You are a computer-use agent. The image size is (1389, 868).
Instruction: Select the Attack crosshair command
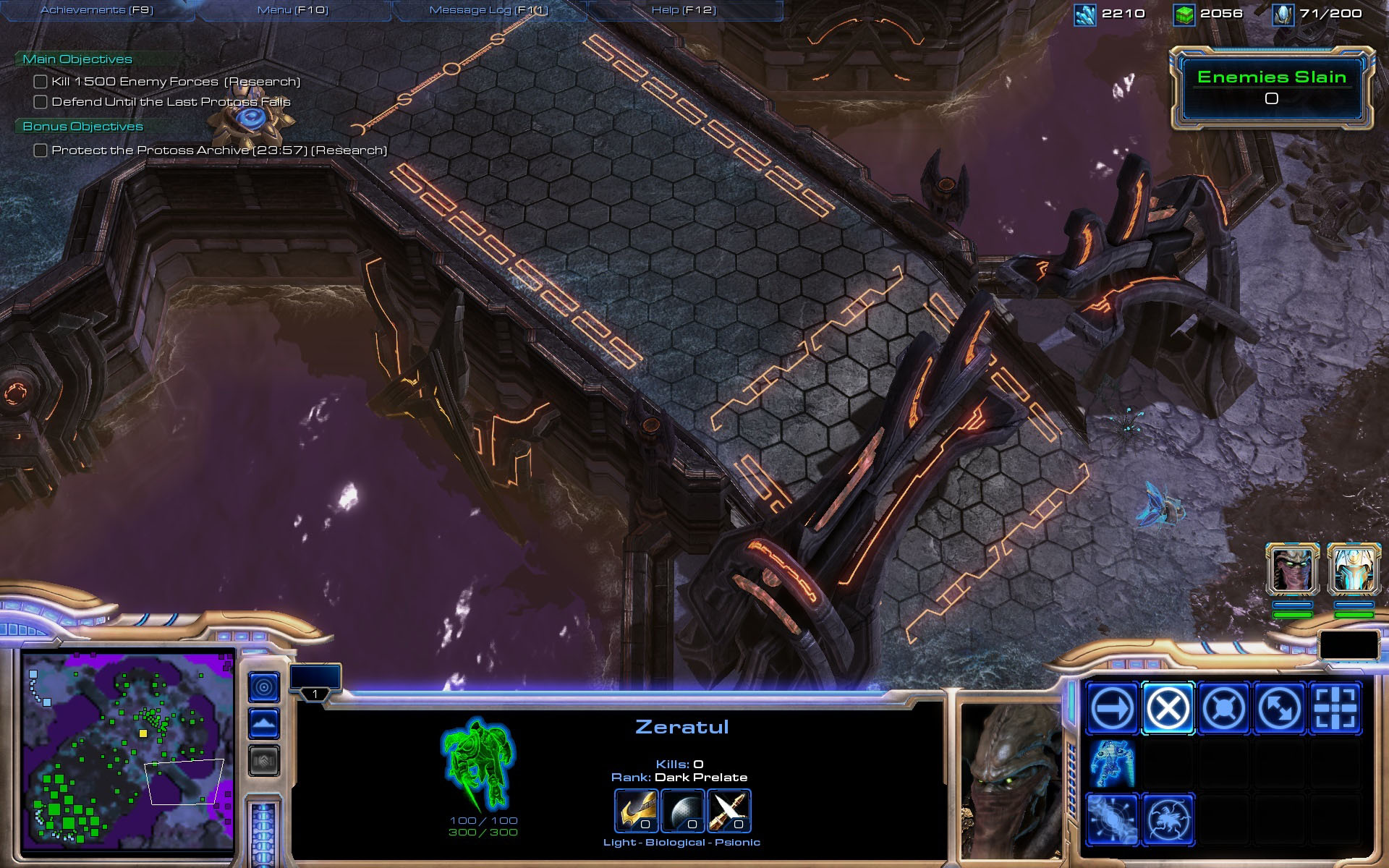pyautogui.click(x=1335, y=708)
